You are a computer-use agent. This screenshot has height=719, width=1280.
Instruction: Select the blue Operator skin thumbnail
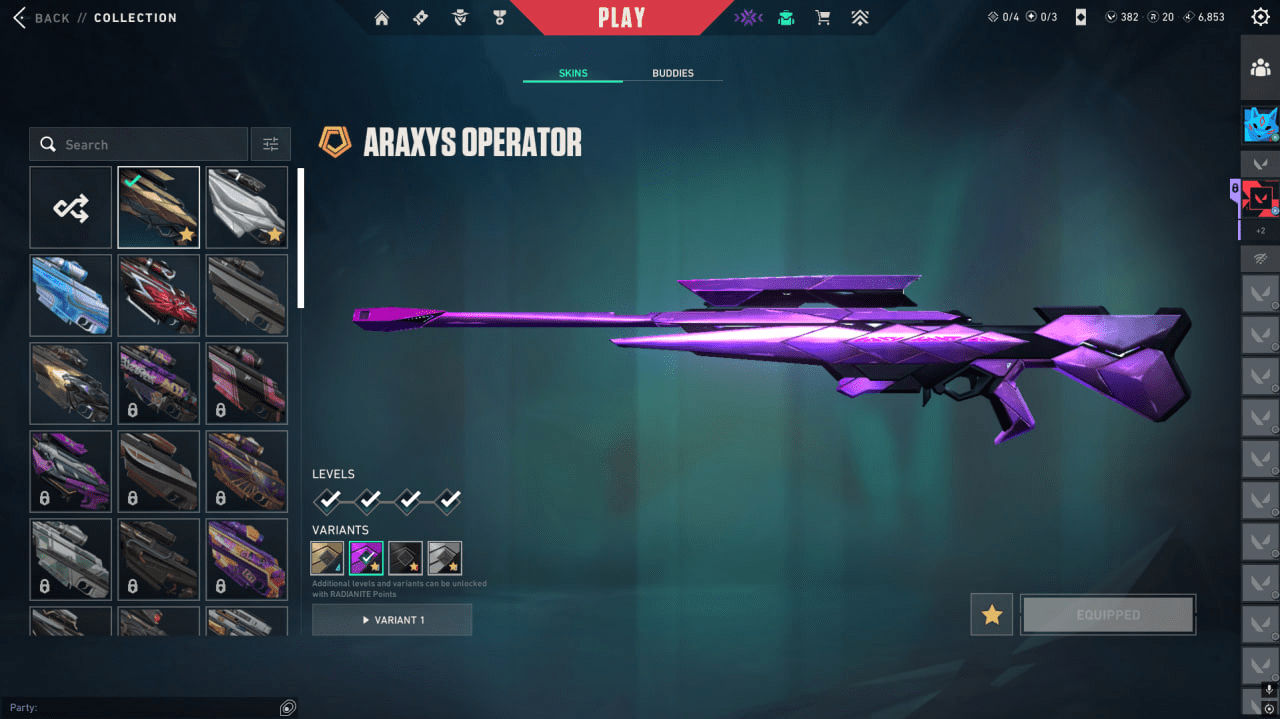point(70,295)
